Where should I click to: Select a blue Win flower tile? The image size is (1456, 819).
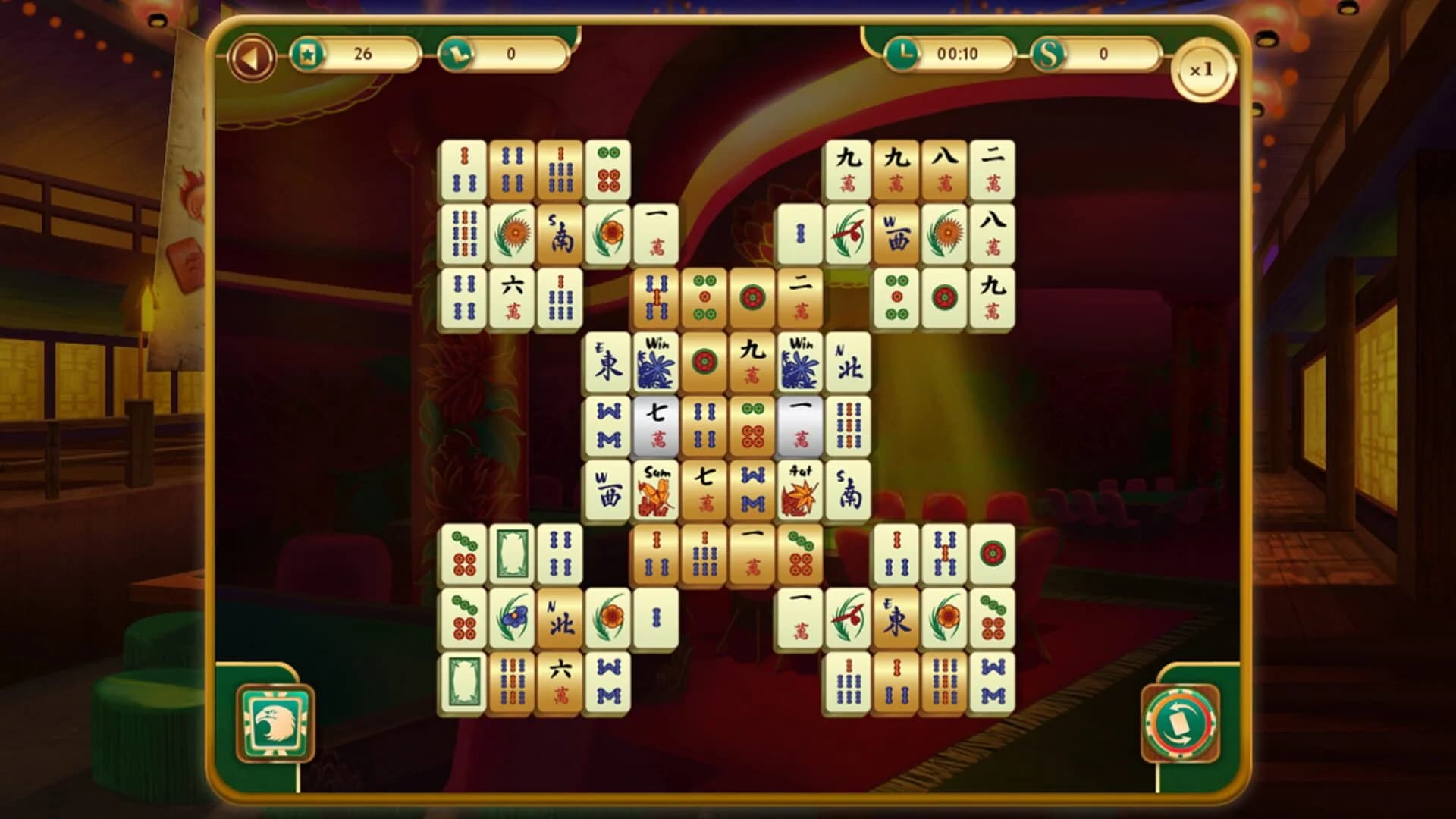pyautogui.click(x=657, y=364)
